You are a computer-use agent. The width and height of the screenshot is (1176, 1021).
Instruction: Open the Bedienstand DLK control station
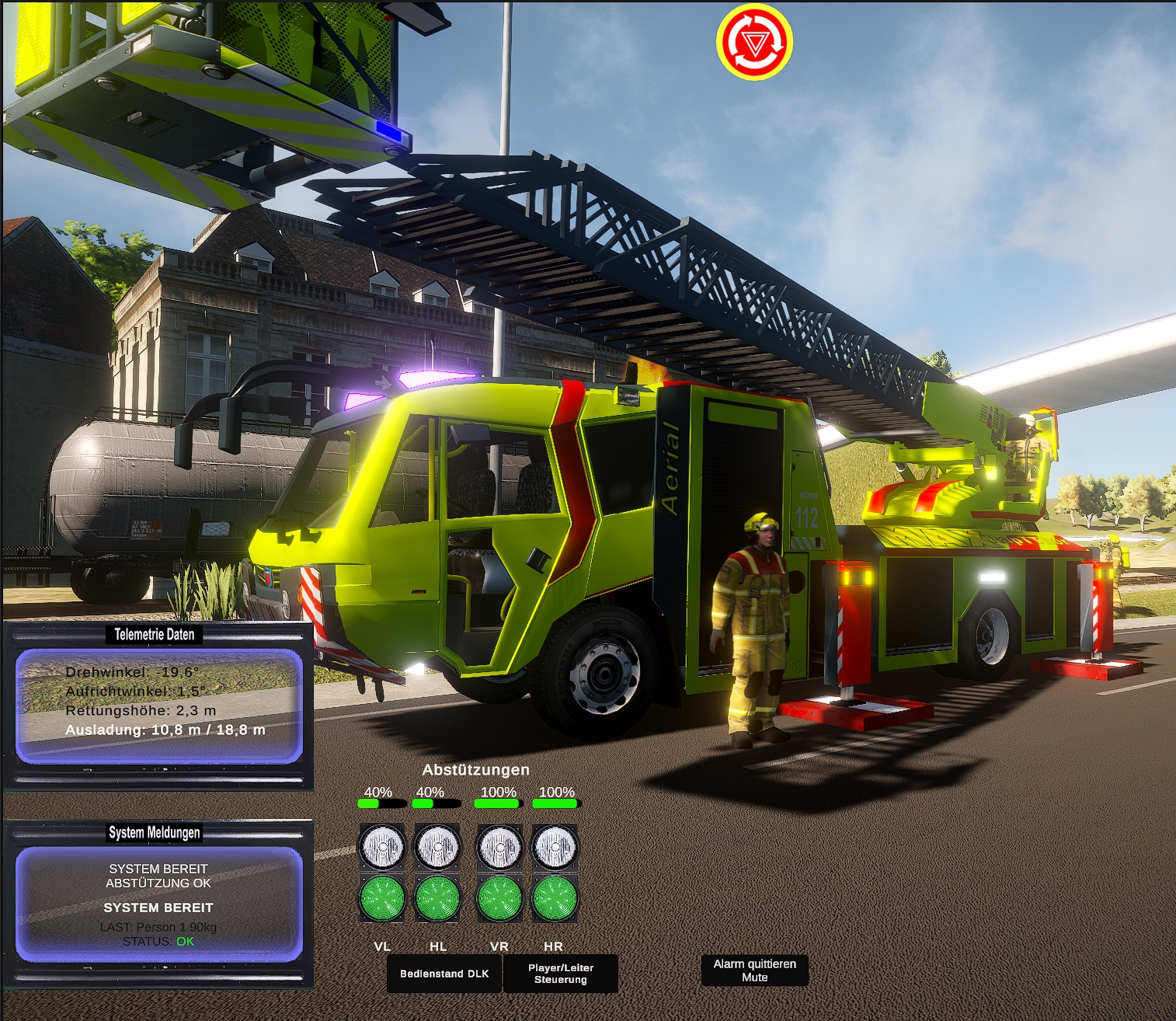444,974
